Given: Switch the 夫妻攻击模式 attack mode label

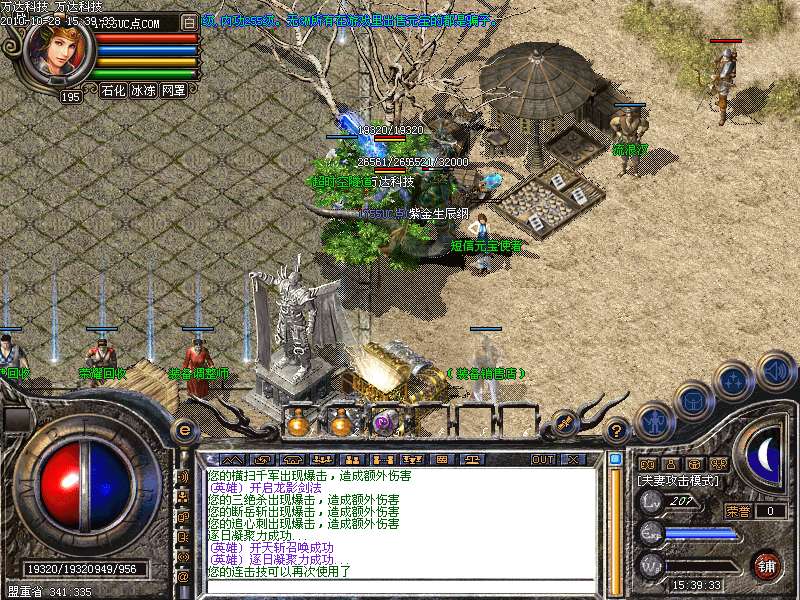Looking at the screenshot, I should tap(678, 482).
